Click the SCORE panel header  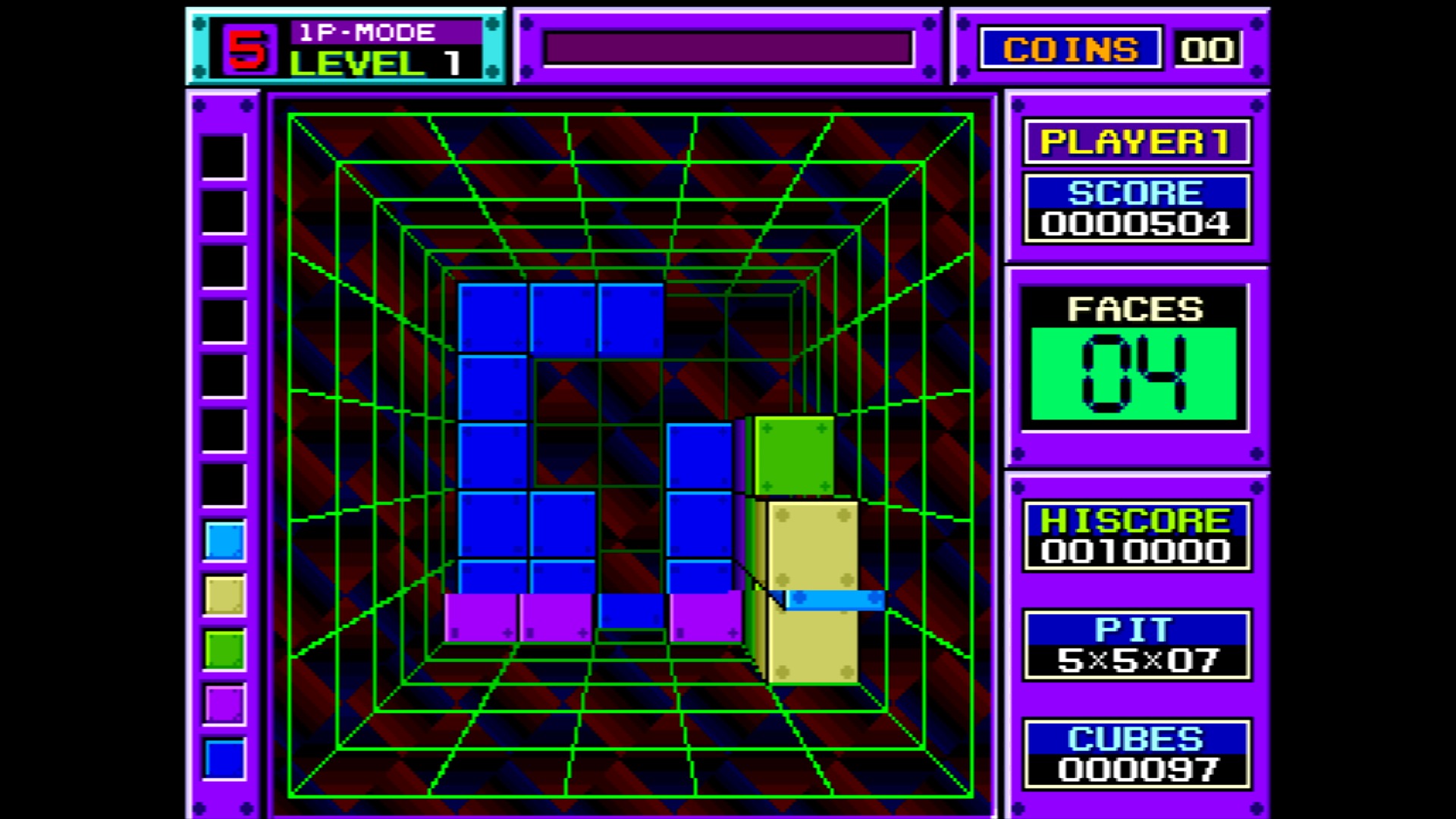pos(1136,190)
